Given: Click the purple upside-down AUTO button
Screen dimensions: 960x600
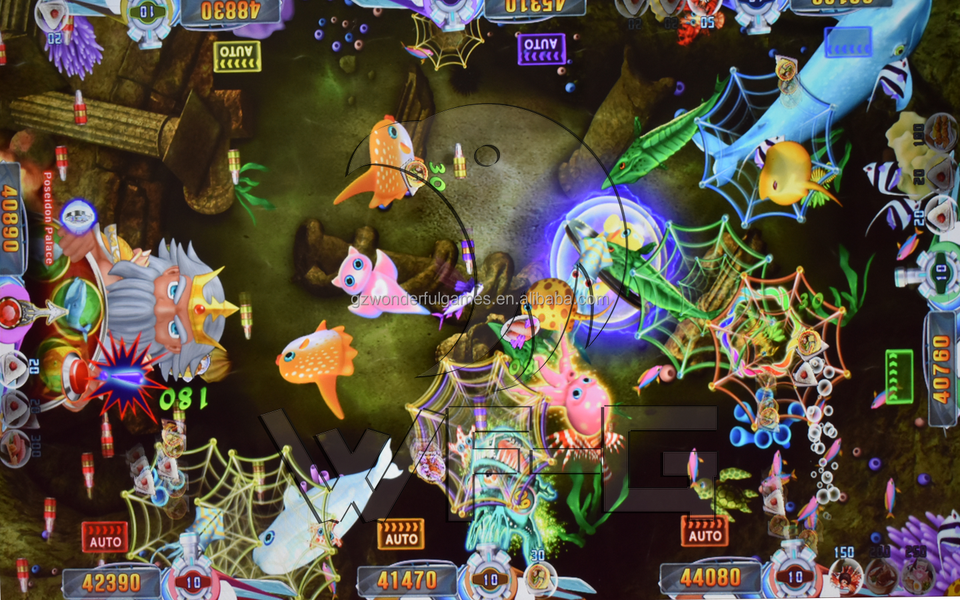Looking at the screenshot, I should coord(541,46).
